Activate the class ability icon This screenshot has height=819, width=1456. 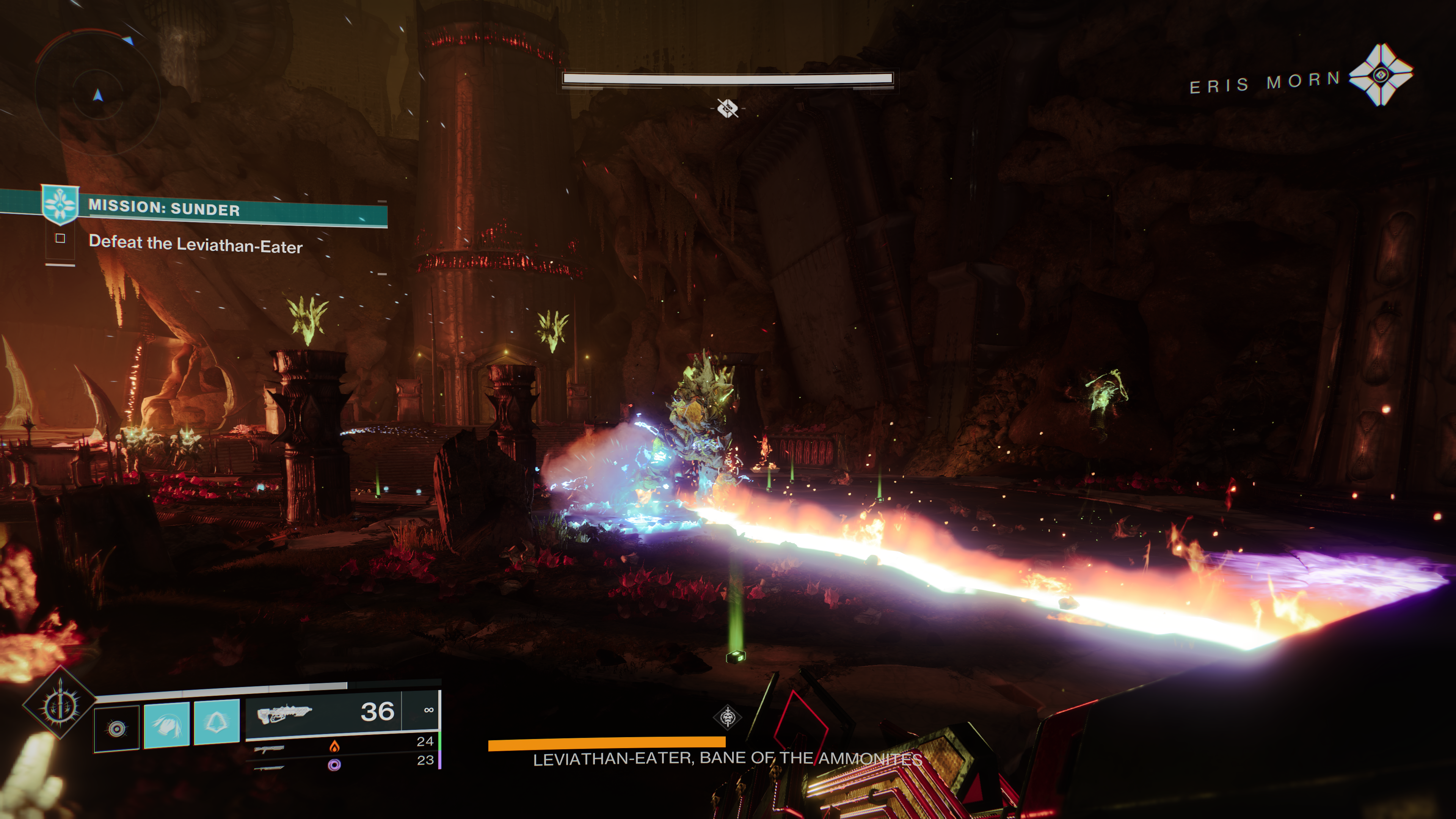217,722
